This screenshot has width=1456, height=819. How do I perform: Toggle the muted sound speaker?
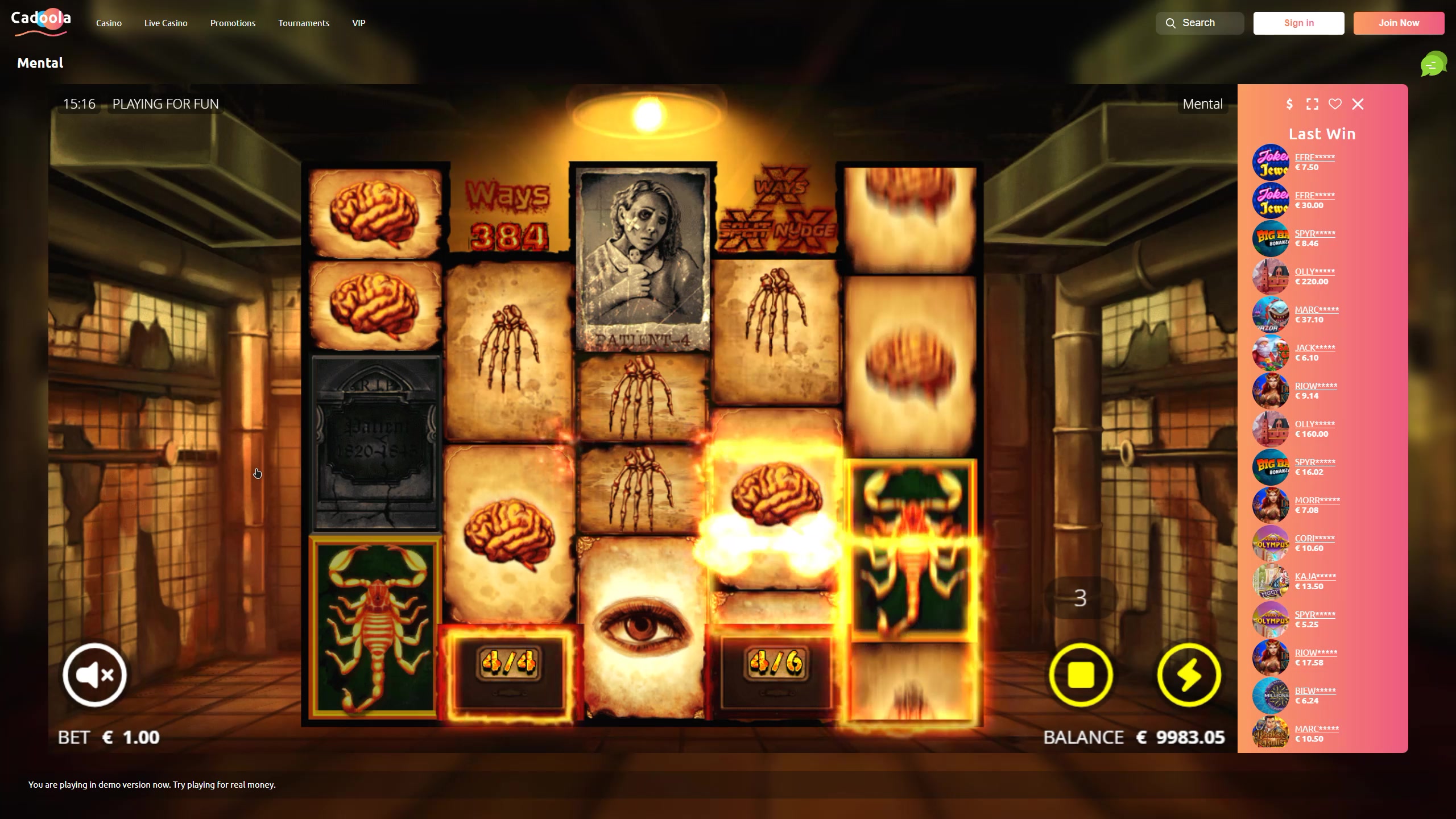point(94,675)
